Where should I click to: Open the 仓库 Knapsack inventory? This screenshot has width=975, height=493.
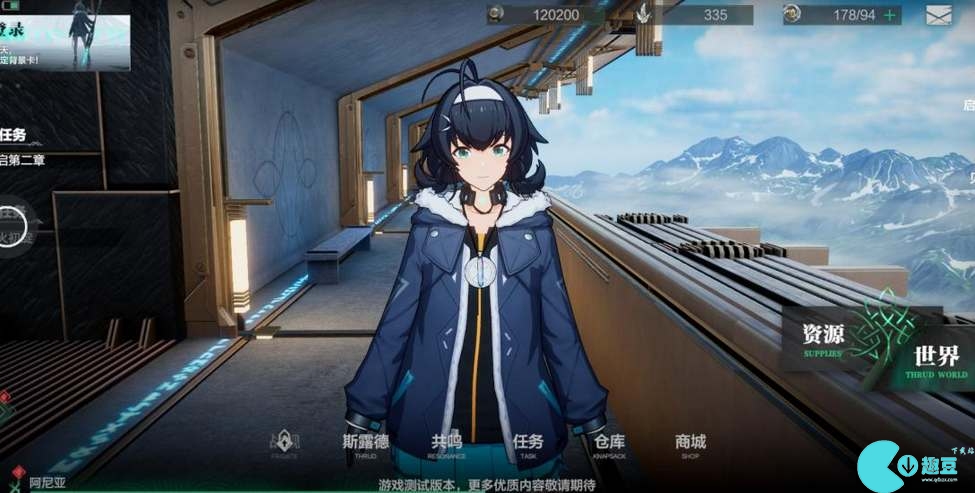click(x=609, y=446)
